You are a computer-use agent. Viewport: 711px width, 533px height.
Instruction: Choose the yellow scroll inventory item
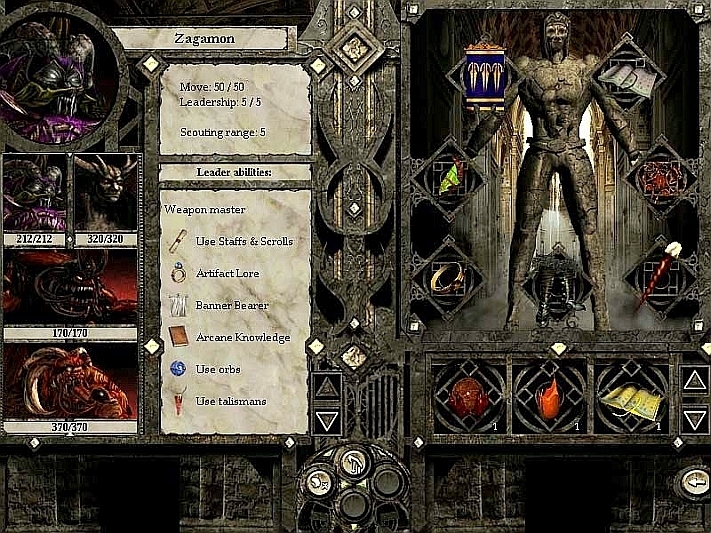(633, 399)
